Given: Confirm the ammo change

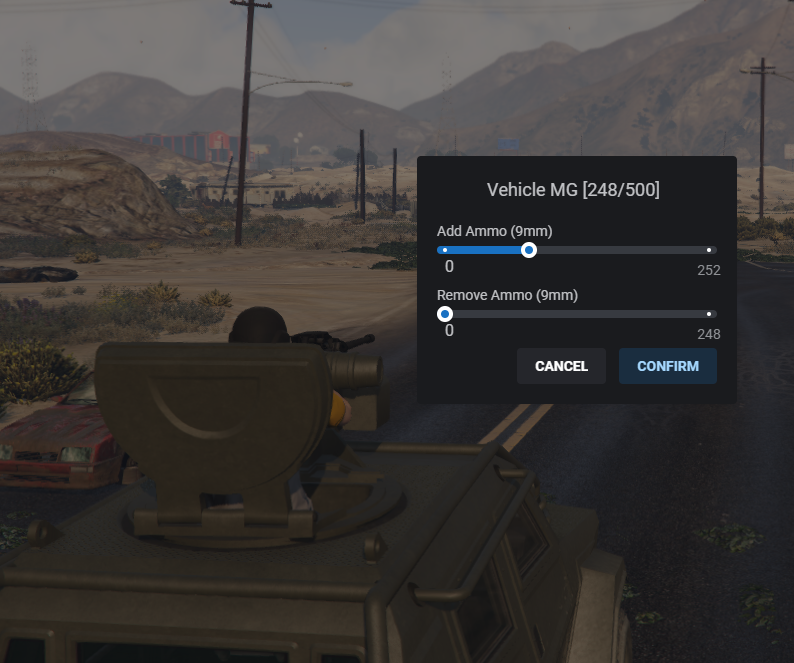Looking at the screenshot, I should coord(667,366).
